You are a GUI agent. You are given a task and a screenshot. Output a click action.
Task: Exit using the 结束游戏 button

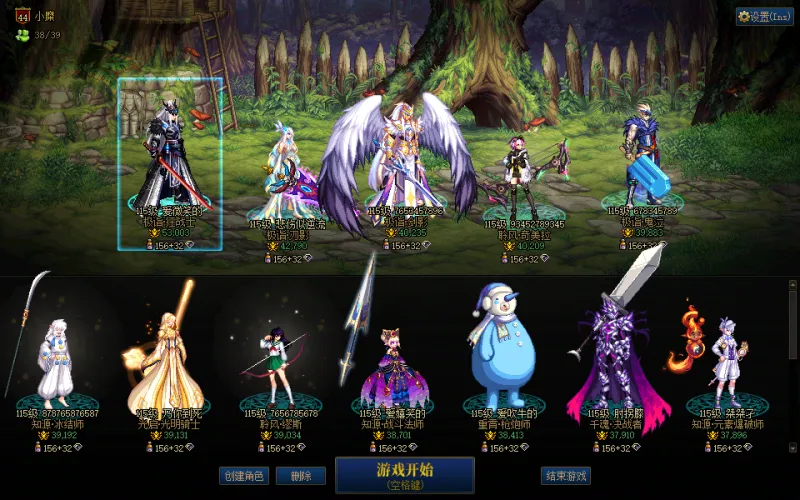pyautogui.click(x=564, y=476)
